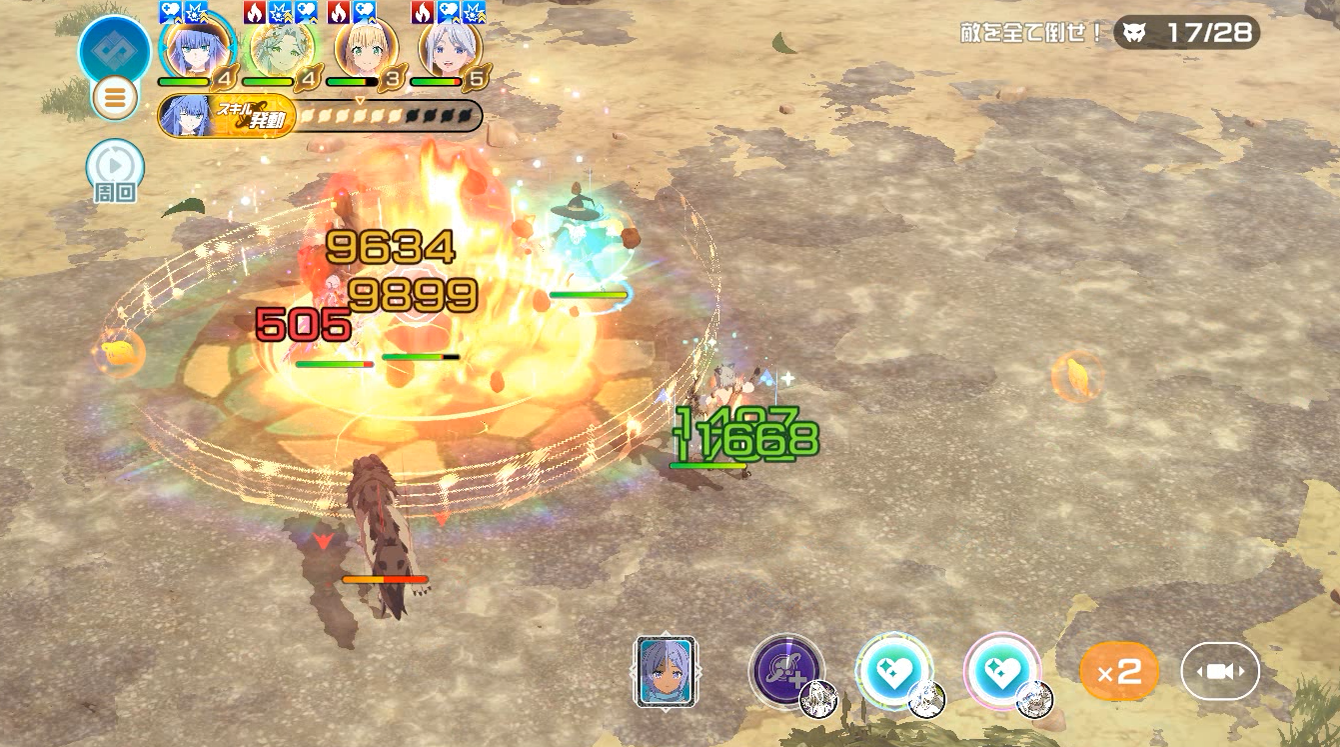Image resolution: width=1340 pixels, height=747 pixels.
Task: Select the blonde party member portrait
Action: (x=366, y=48)
